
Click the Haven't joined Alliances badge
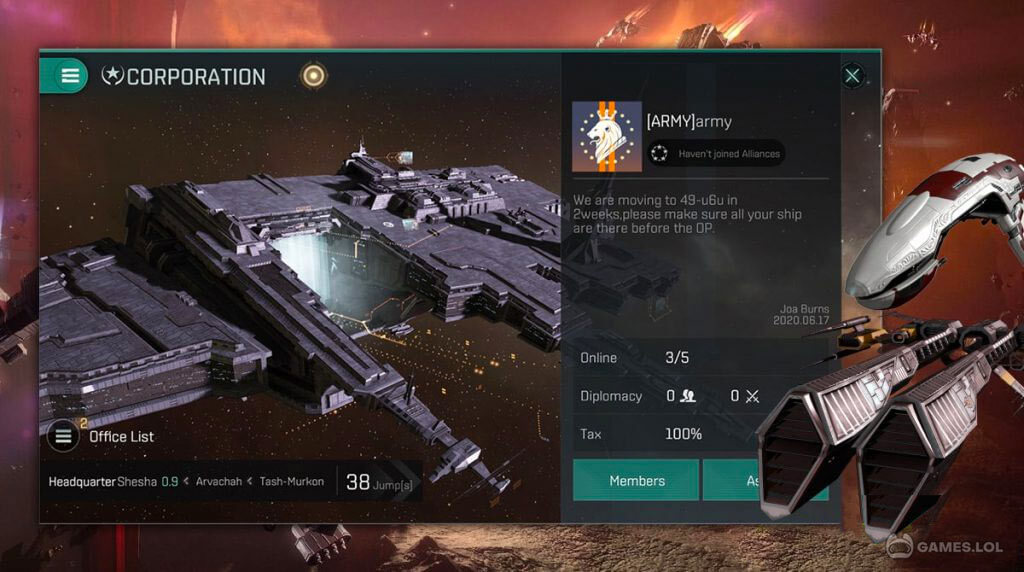[716, 154]
